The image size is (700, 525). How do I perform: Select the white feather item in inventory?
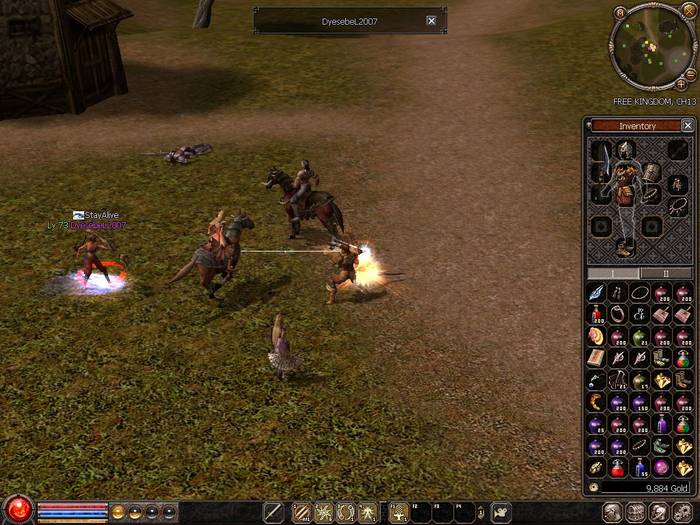point(597,292)
